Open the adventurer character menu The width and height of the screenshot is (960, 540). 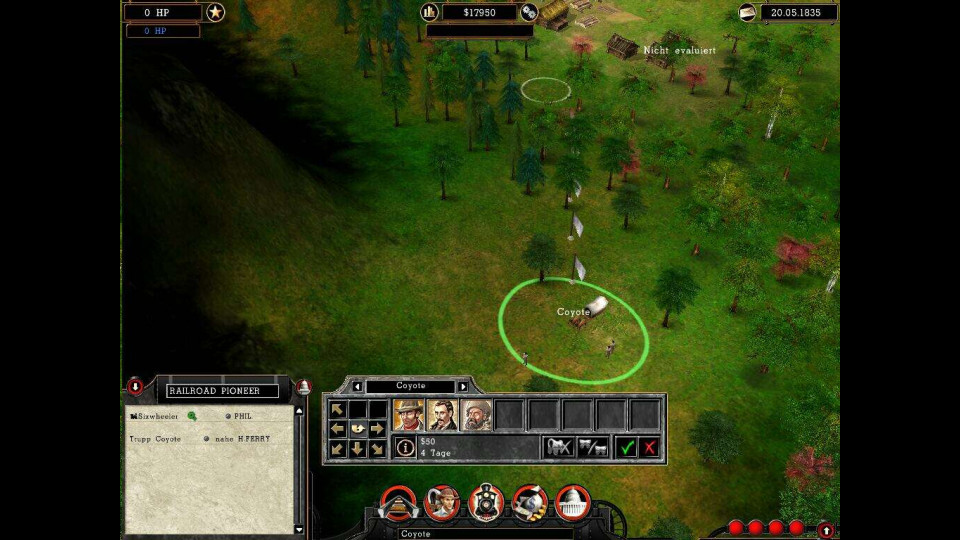[442, 502]
